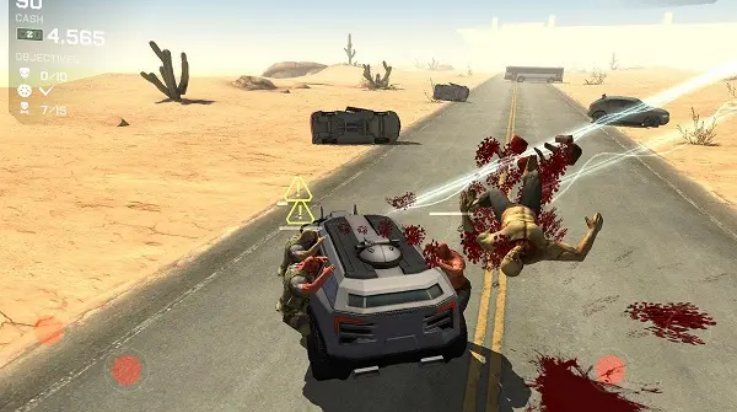Tap the red touch button beside the blood pool
The width and height of the screenshot is (737, 412).
pos(610,370)
